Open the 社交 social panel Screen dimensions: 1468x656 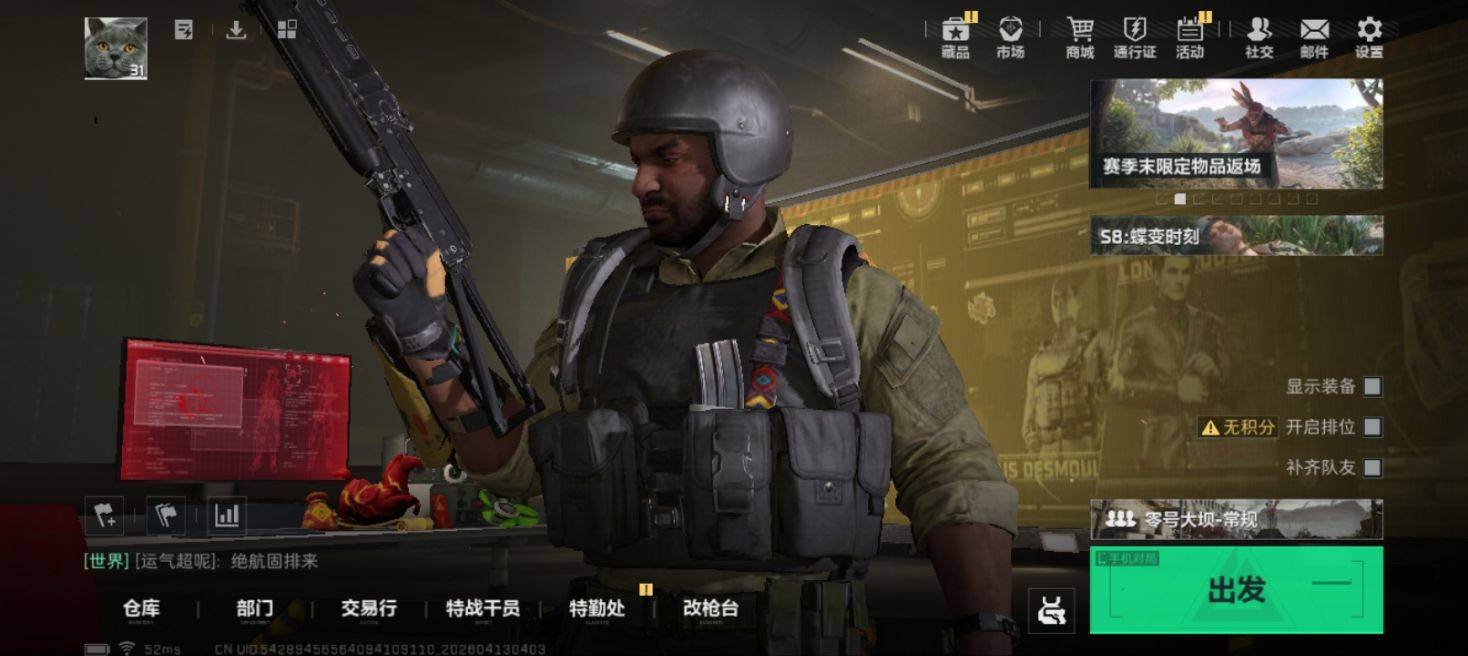pos(1259,38)
